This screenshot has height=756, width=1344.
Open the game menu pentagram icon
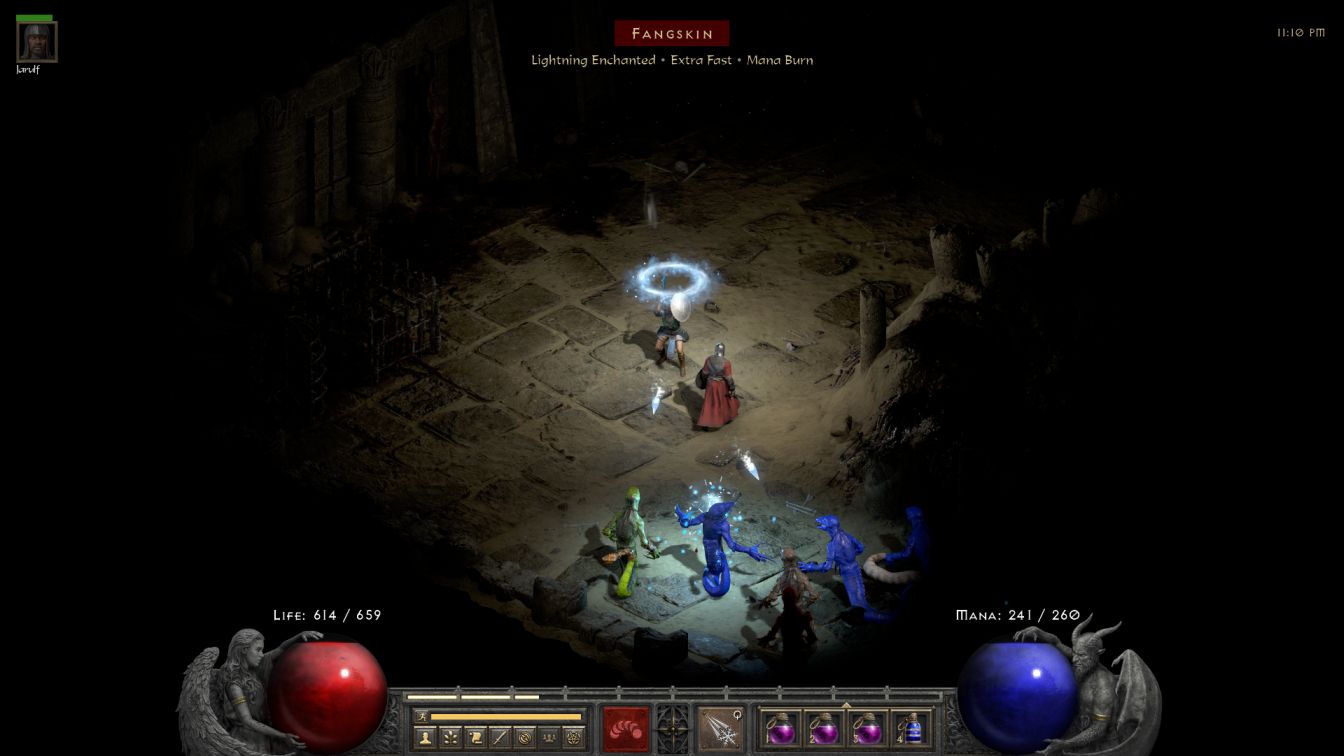573,738
